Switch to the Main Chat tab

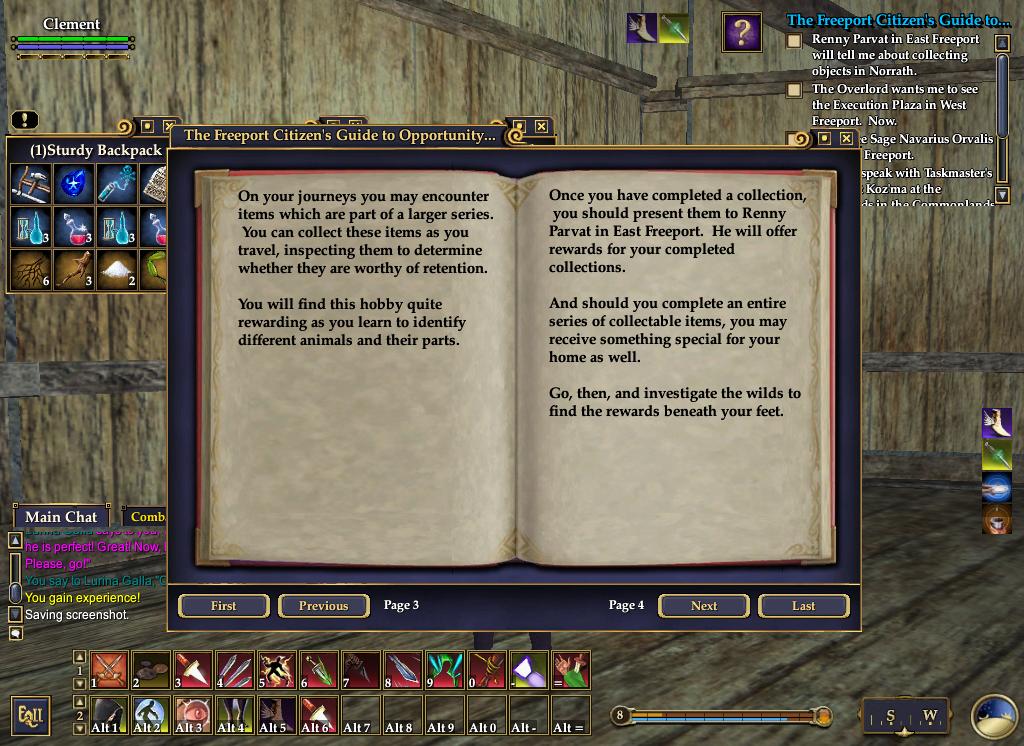tap(61, 517)
